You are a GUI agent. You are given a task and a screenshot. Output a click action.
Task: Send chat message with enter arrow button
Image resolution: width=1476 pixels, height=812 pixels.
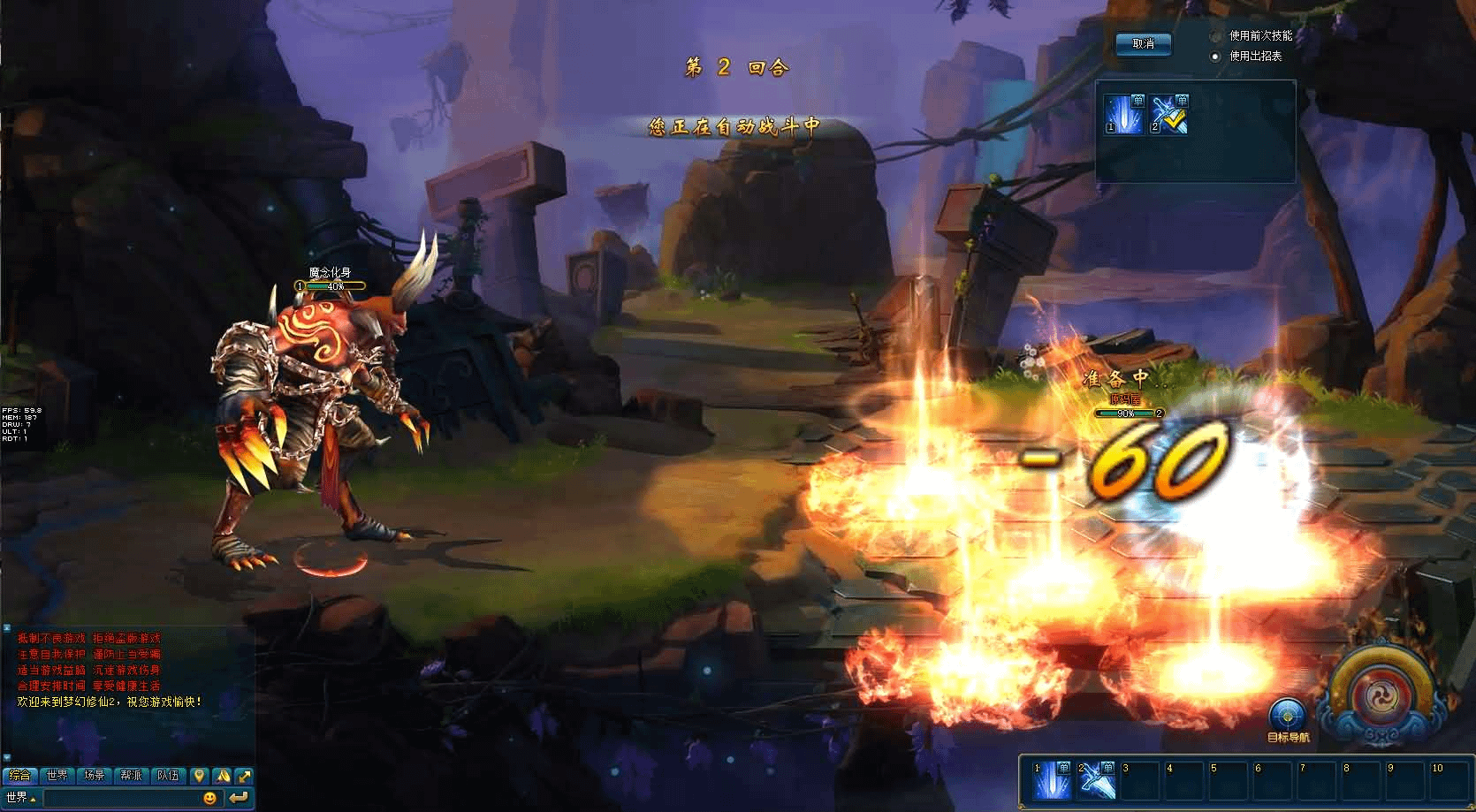(238, 798)
